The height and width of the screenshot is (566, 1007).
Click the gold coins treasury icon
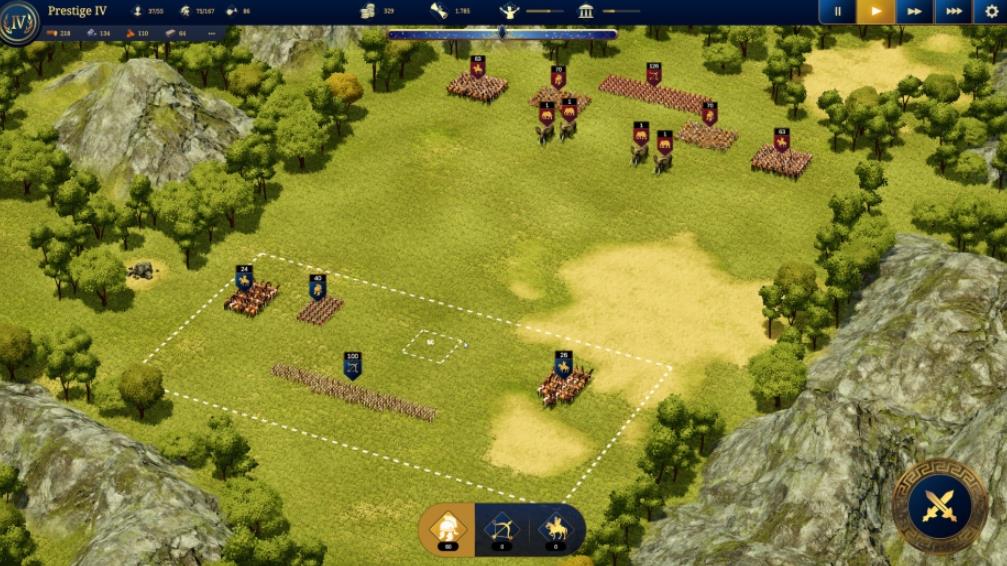368,11
